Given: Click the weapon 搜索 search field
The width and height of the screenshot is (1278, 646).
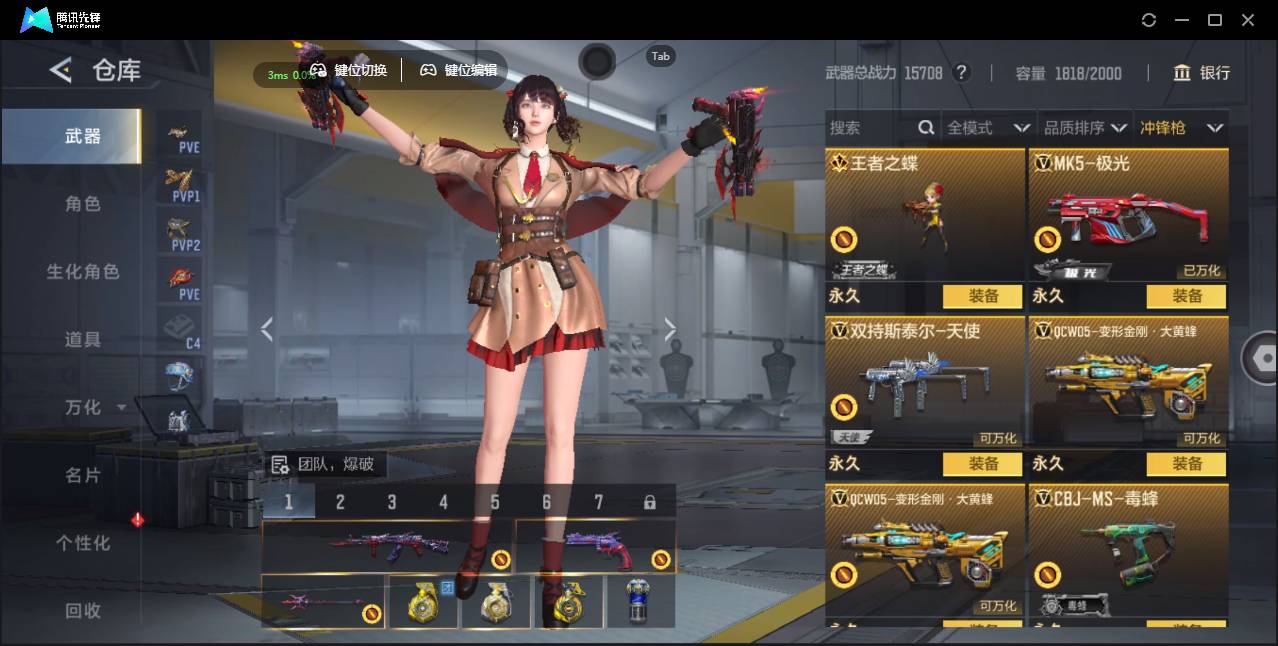Looking at the screenshot, I should pos(870,128).
